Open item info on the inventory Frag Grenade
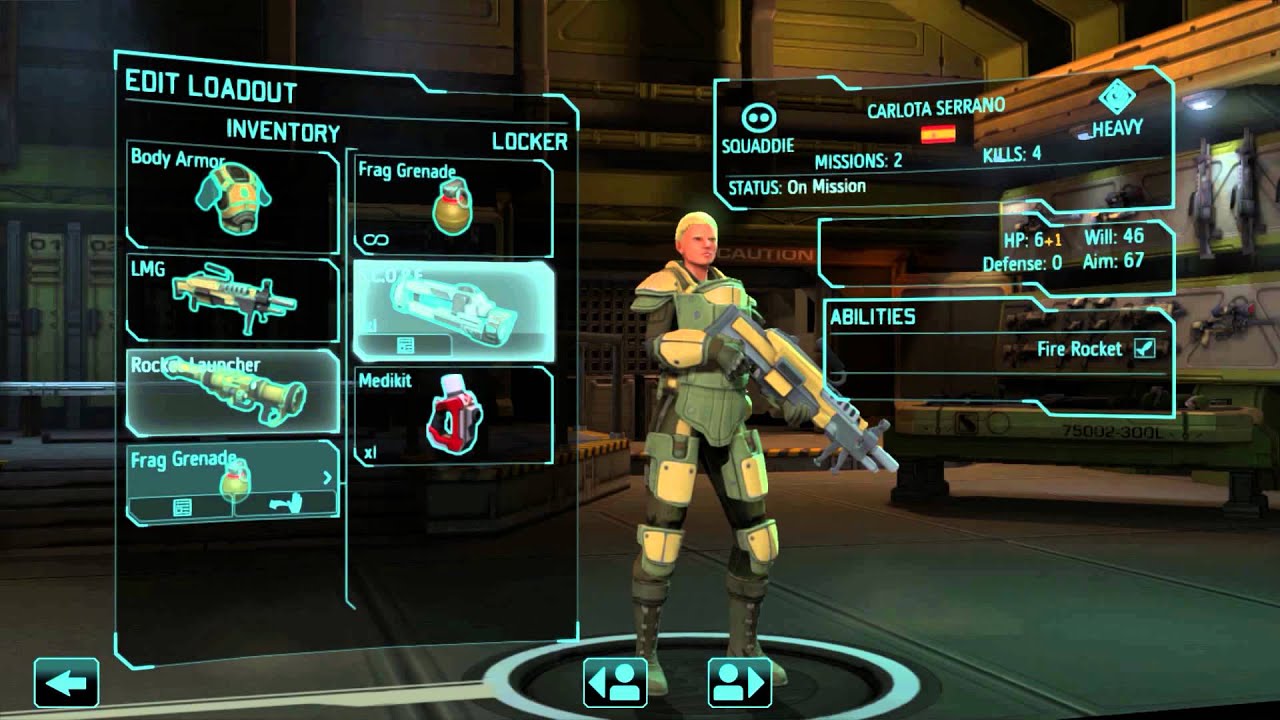The image size is (1280, 720). [181, 507]
